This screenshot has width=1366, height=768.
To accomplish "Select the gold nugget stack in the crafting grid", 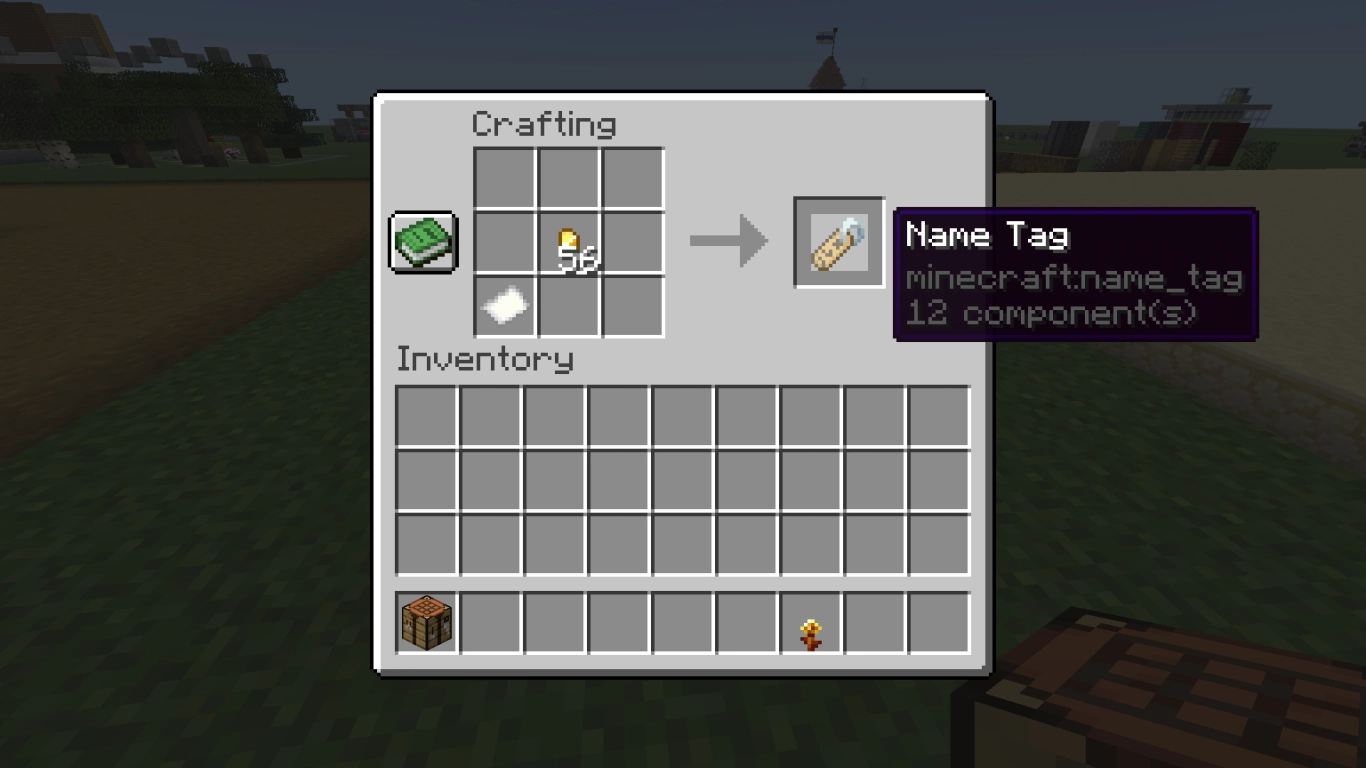I will pos(569,241).
